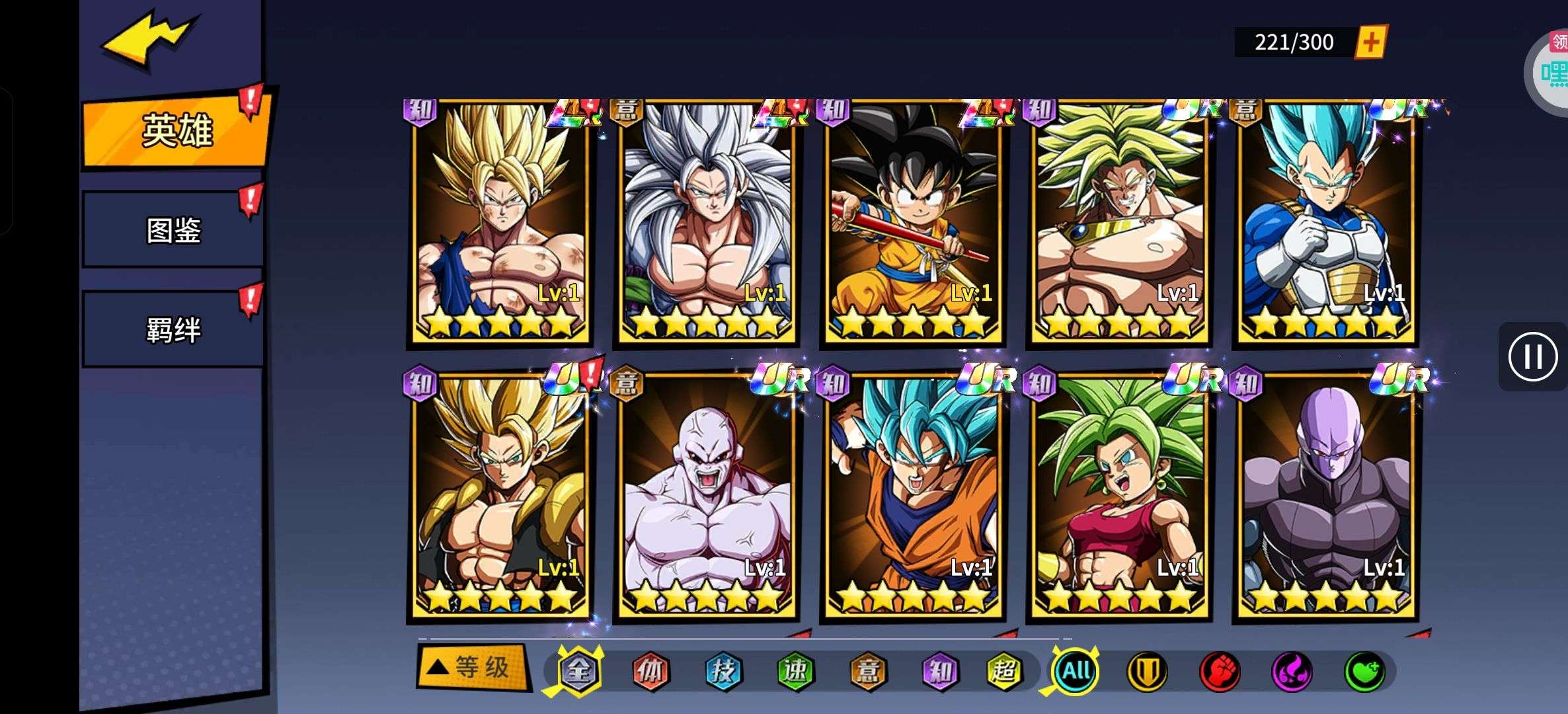Viewport: 1568px width, 714px height.
Task: Show only yellow 超 type heroes
Action: 1004,672
